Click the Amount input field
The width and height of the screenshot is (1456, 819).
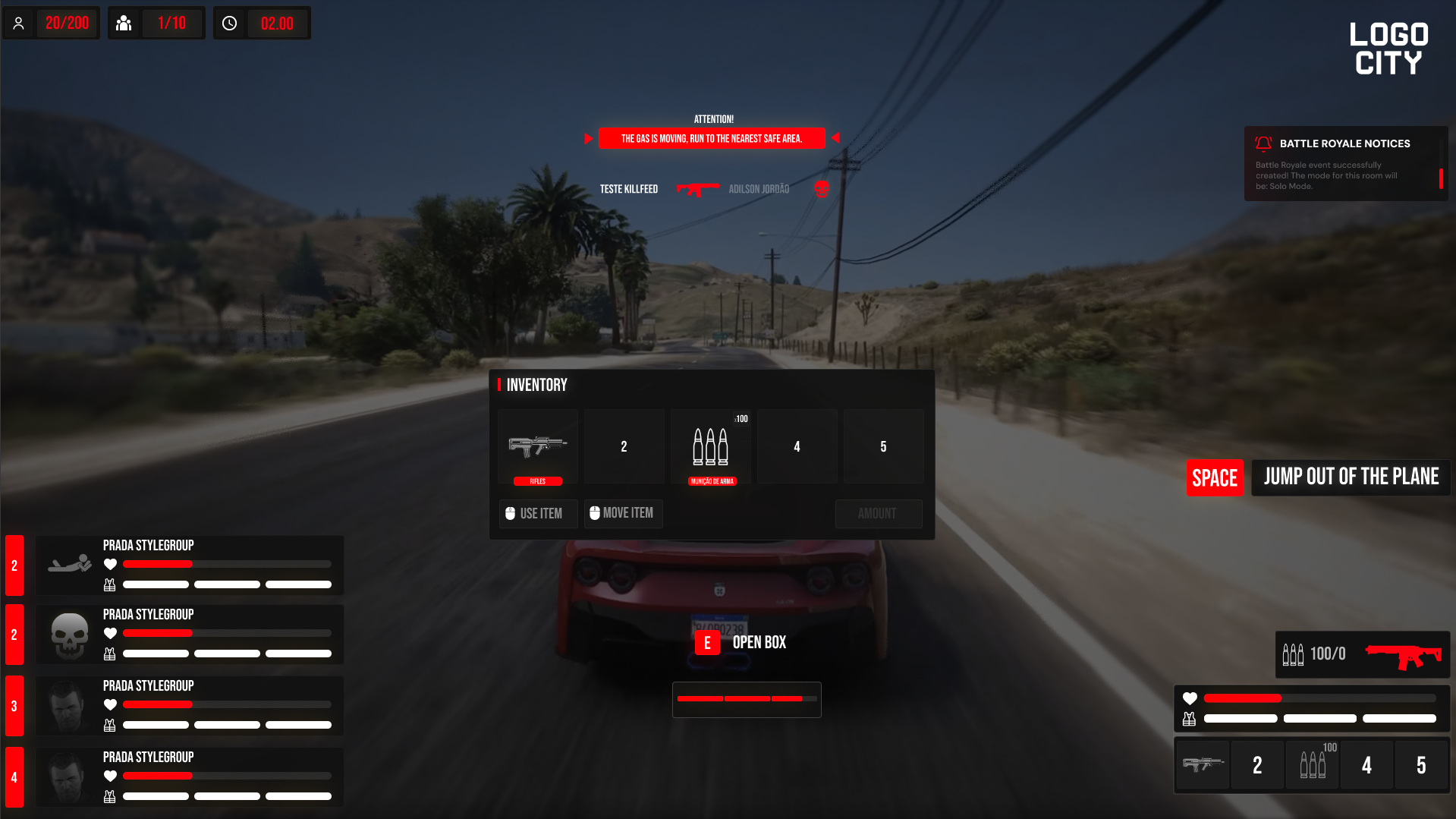click(x=879, y=514)
